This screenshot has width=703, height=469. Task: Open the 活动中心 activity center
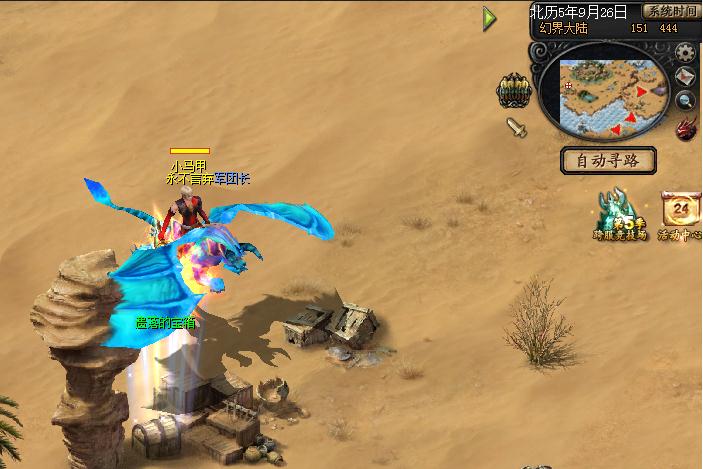(682, 215)
